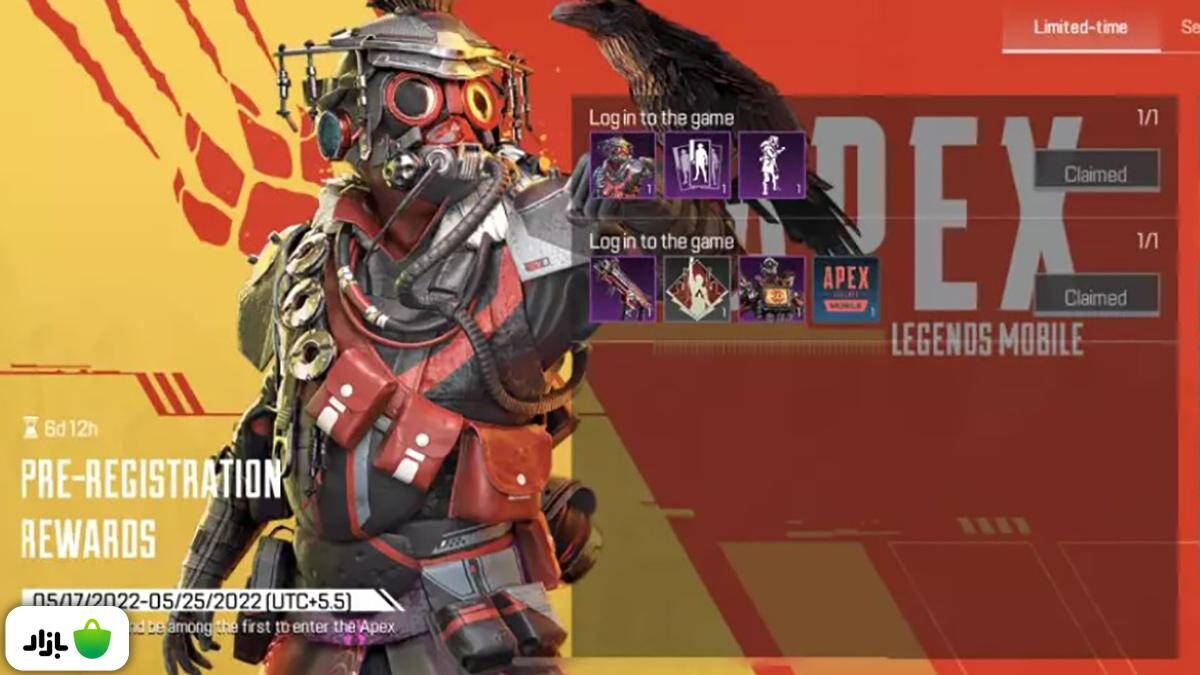Click Claimed button beside the Bloodhound skin row

tap(1096, 173)
